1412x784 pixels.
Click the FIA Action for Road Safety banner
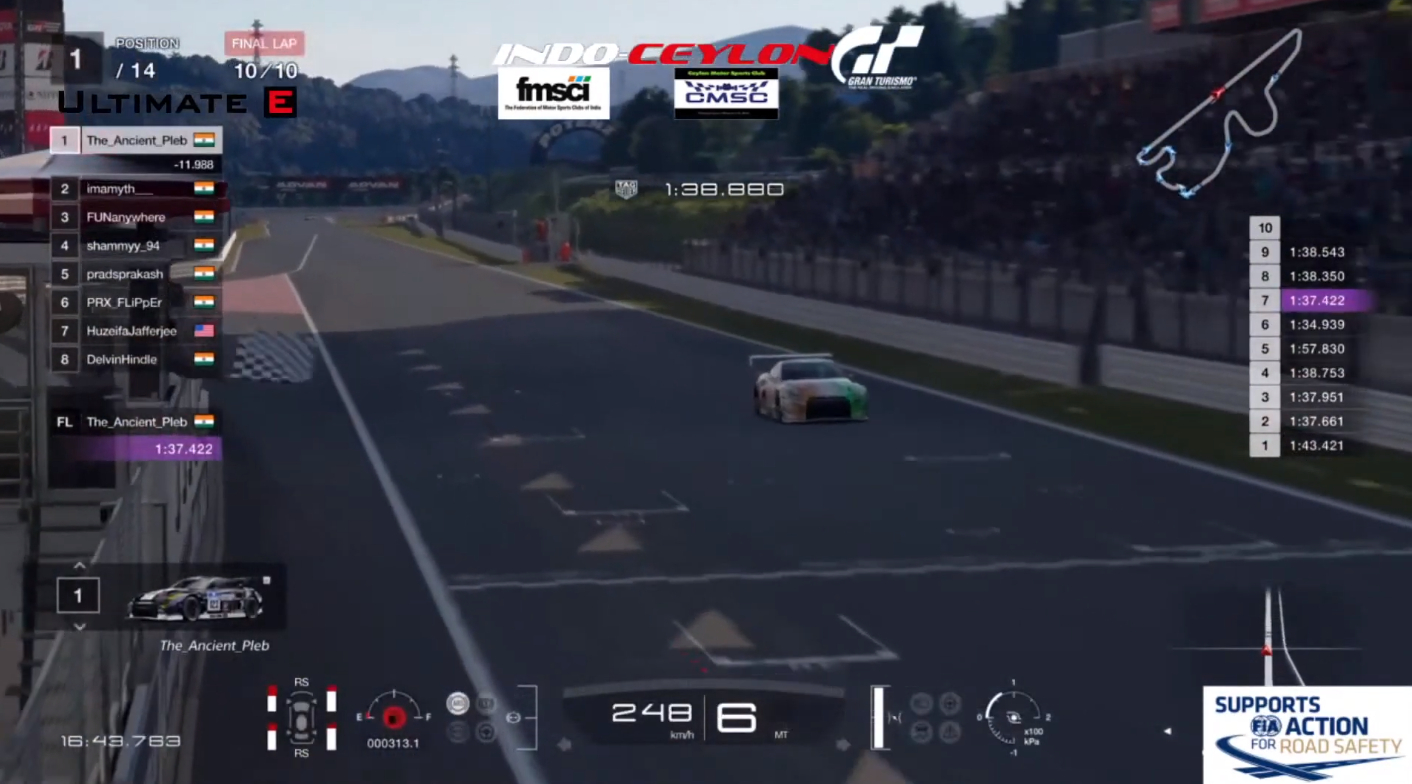[1307, 734]
